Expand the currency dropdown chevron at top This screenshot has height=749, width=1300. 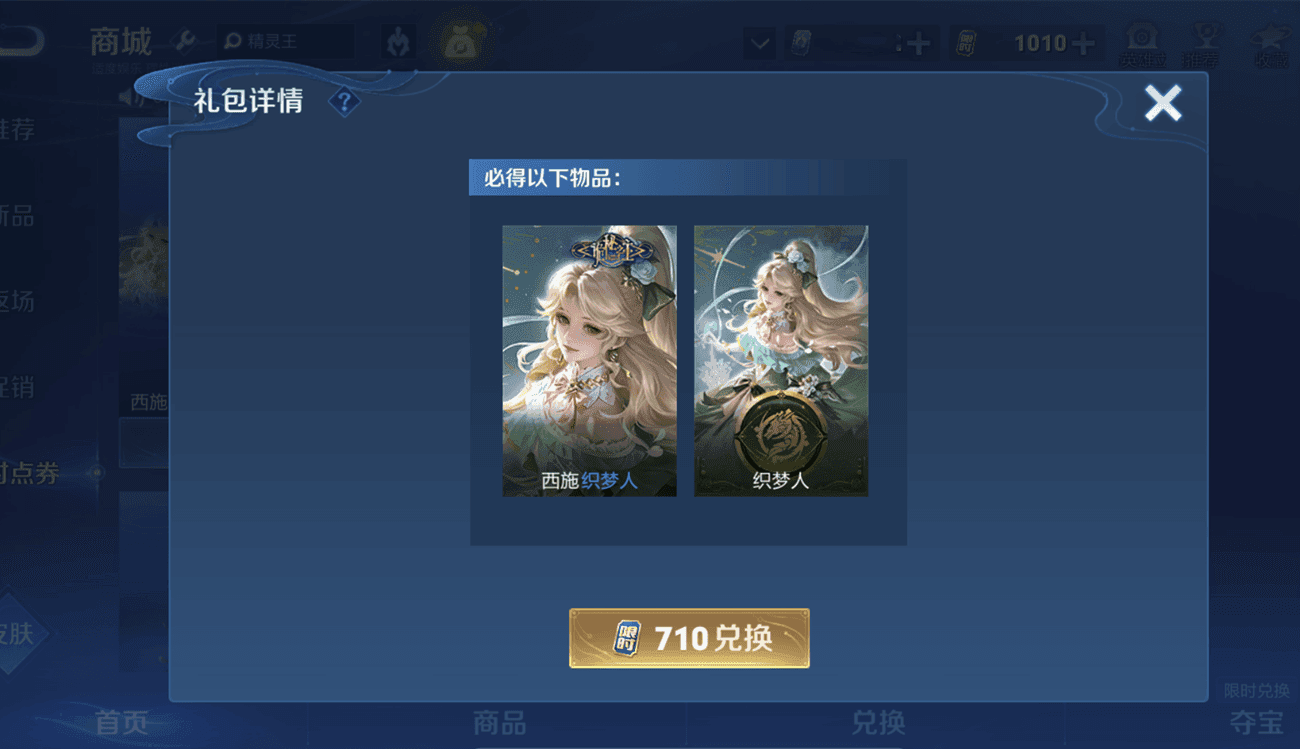758,45
